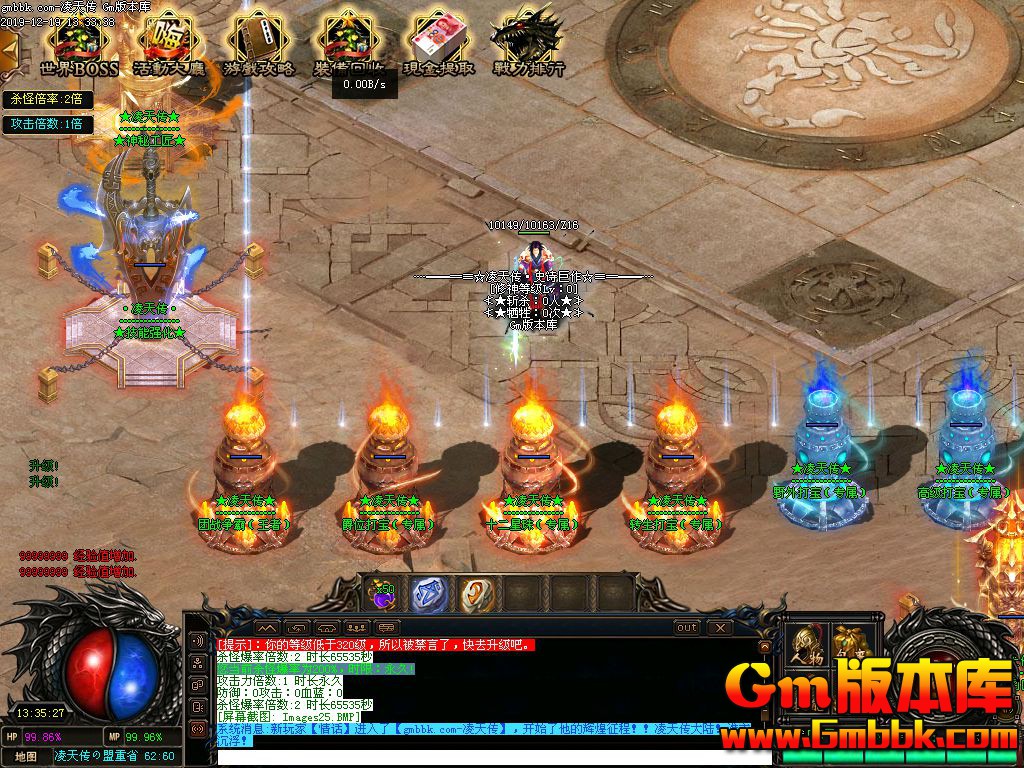Click the chat panel's out button
Image resolution: width=1024 pixels, height=768 pixels.
pyautogui.click(x=687, y=627)
